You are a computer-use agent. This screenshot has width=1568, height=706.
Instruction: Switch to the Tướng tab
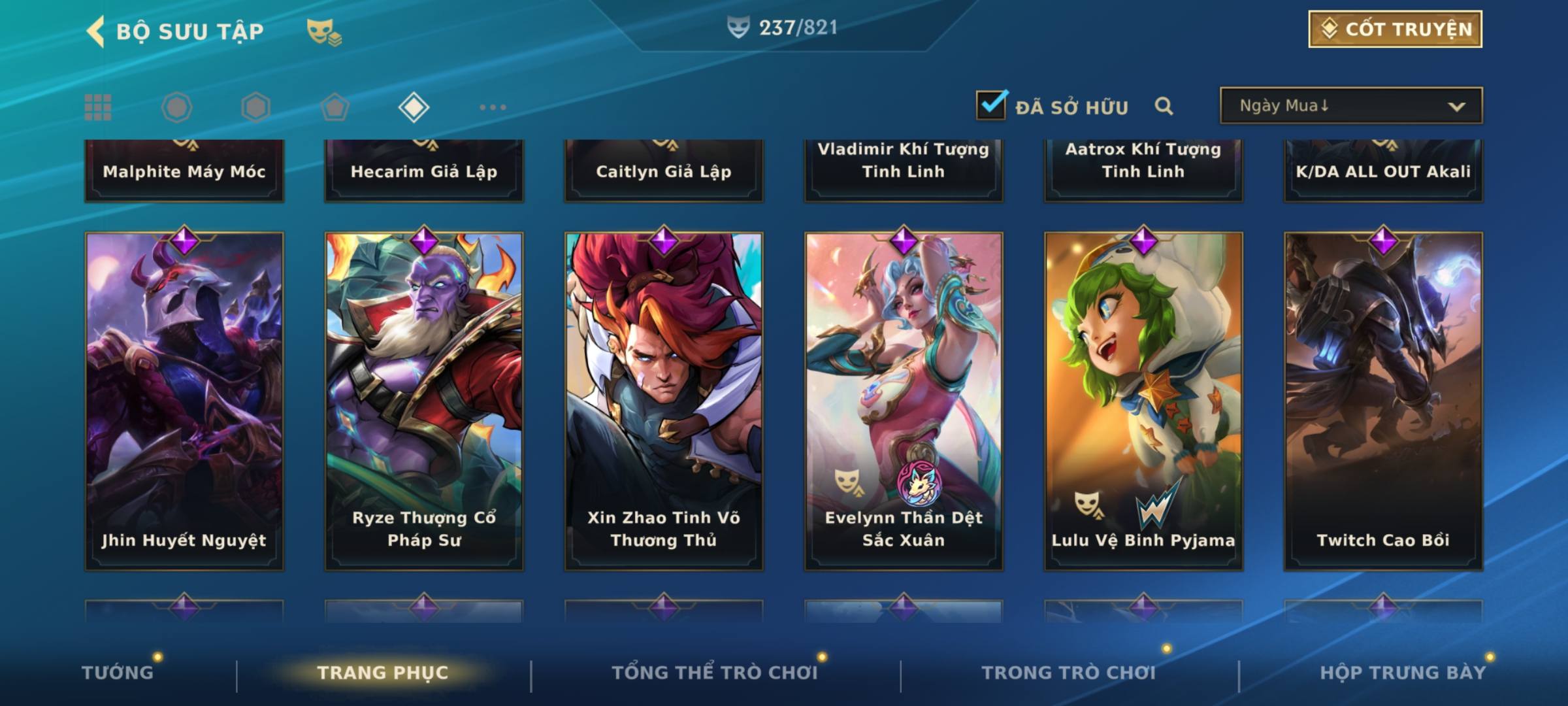tap(118, 673)
